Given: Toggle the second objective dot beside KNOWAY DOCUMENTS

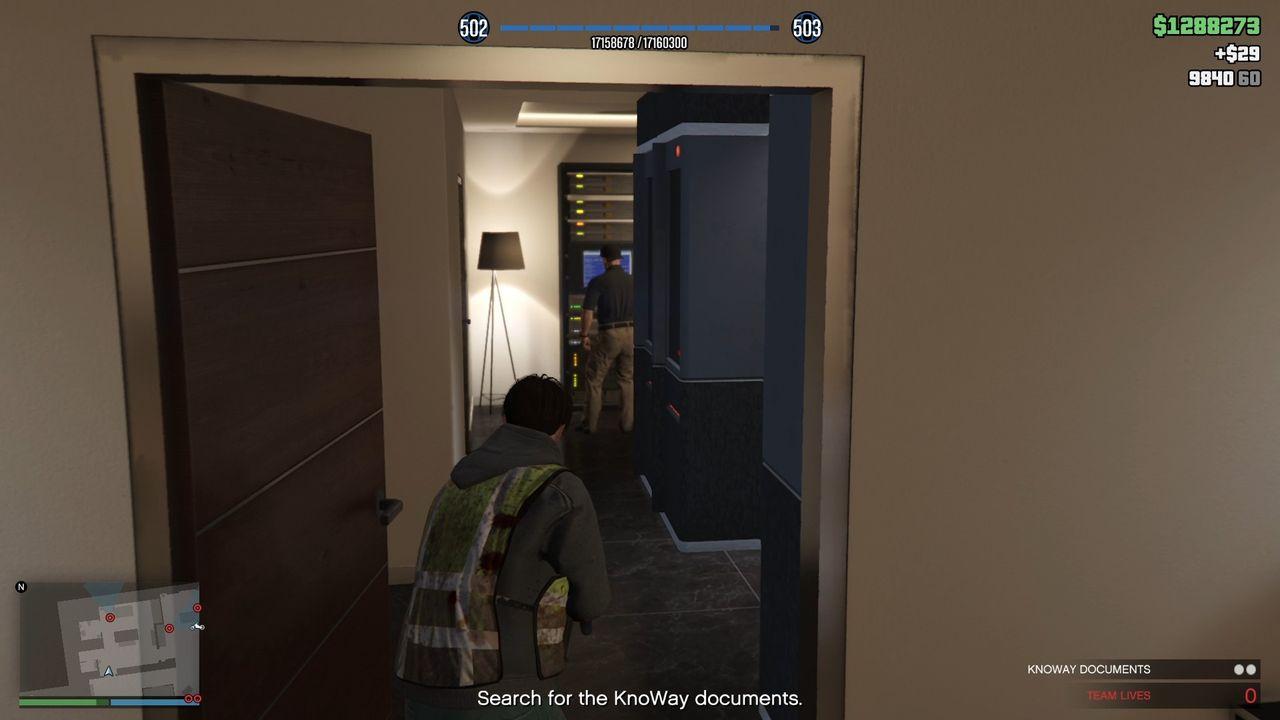Looking at the screenshot, I should click(1249, 669).
